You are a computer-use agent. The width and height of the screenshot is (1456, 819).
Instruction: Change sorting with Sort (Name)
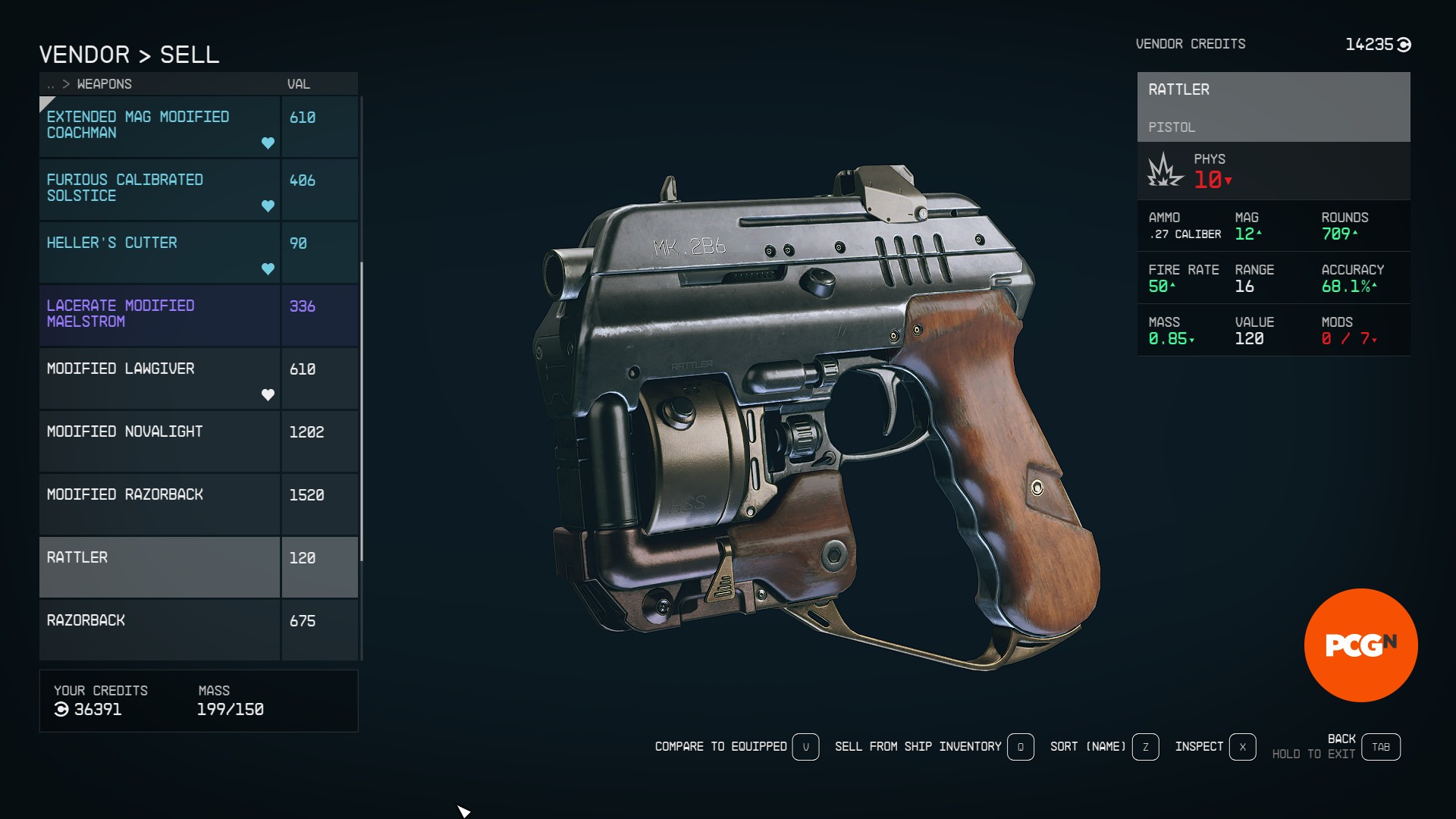[x=1145, y=747]
